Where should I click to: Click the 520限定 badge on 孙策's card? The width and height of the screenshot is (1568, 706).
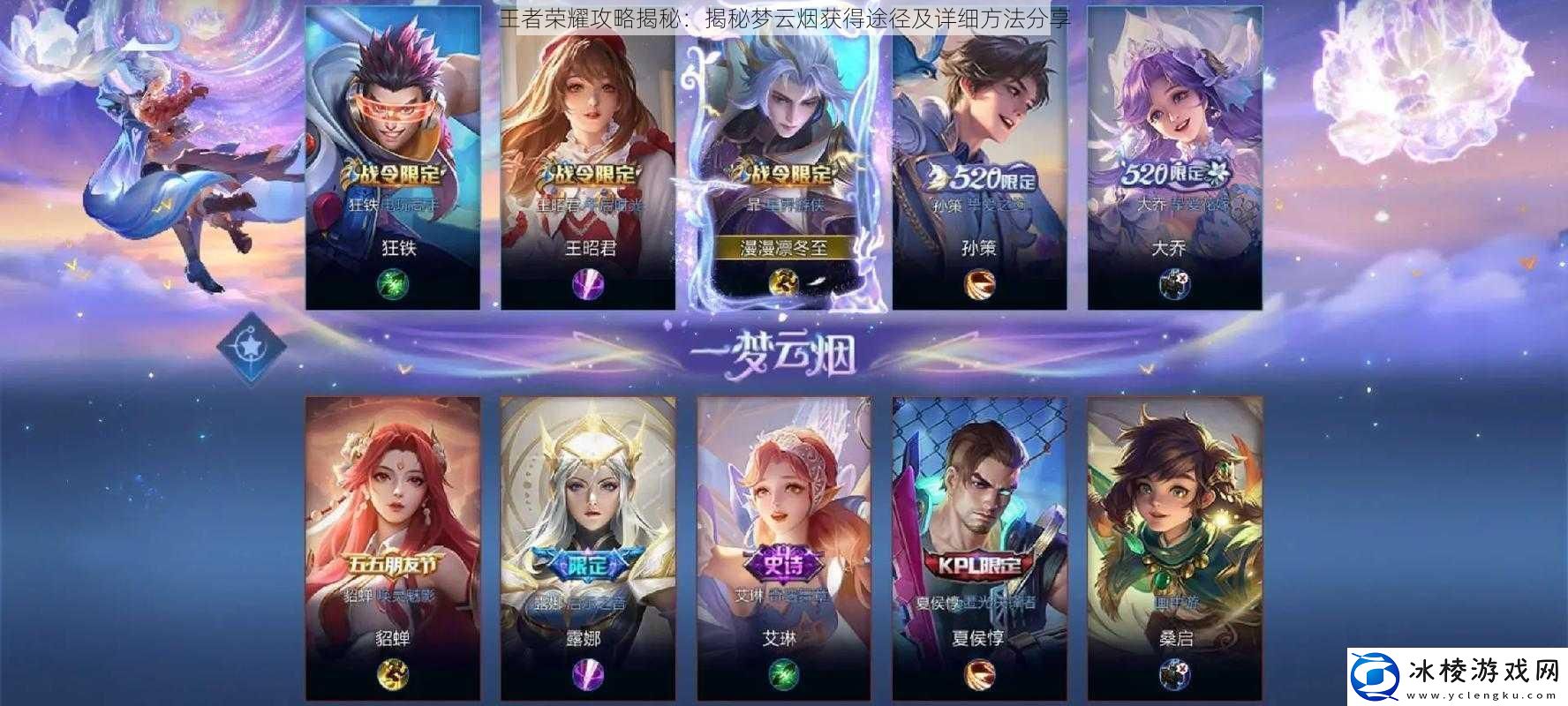980,176
